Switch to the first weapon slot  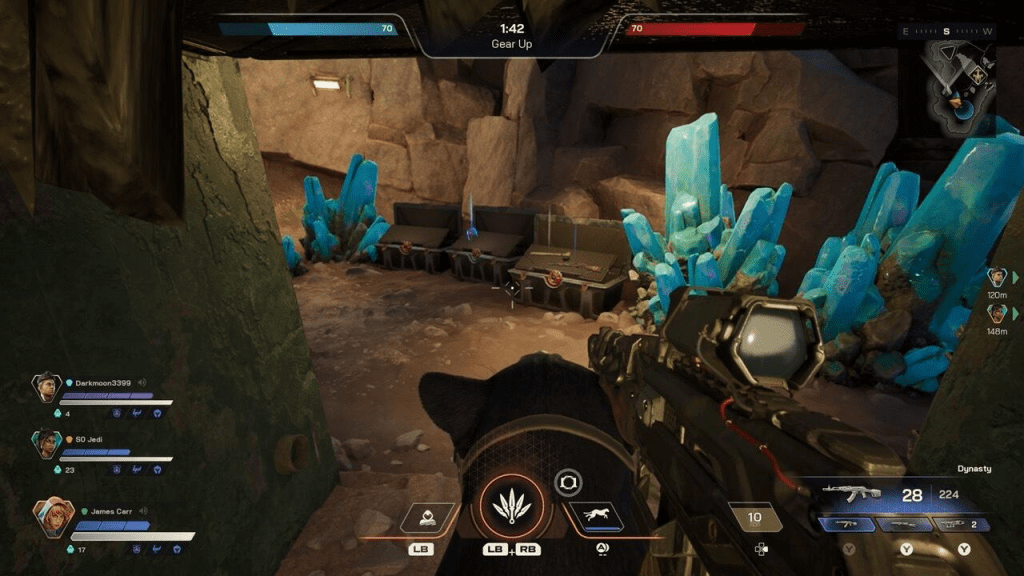pyautogui.click(x=848, y=524)
